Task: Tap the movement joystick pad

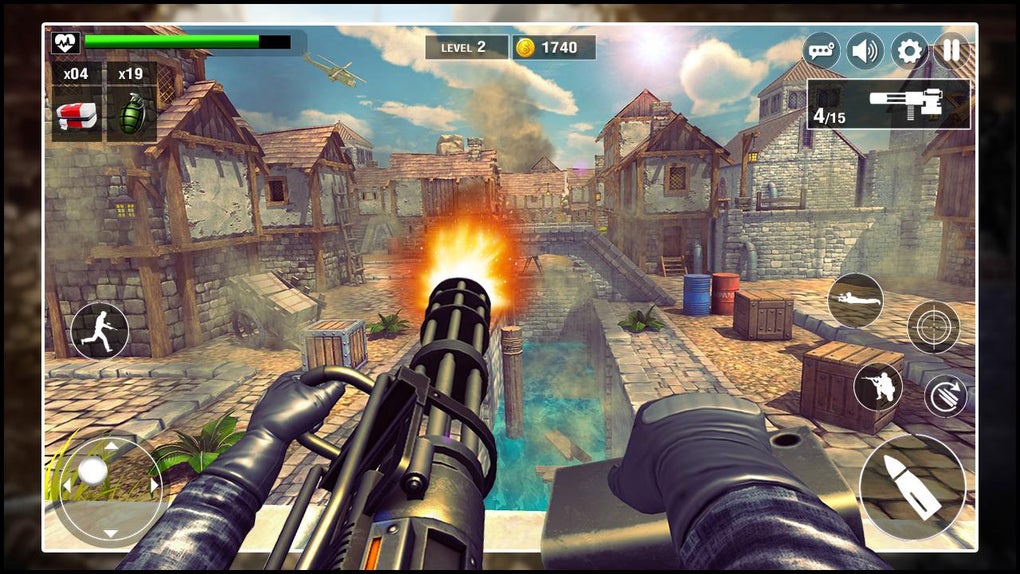Action: tap(108, 487)
